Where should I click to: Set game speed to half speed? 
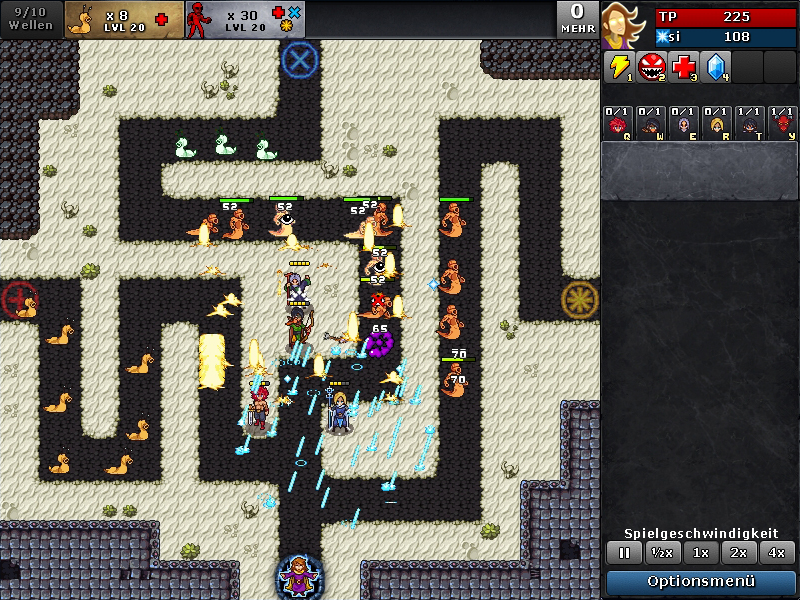click(x=660, y=552)
